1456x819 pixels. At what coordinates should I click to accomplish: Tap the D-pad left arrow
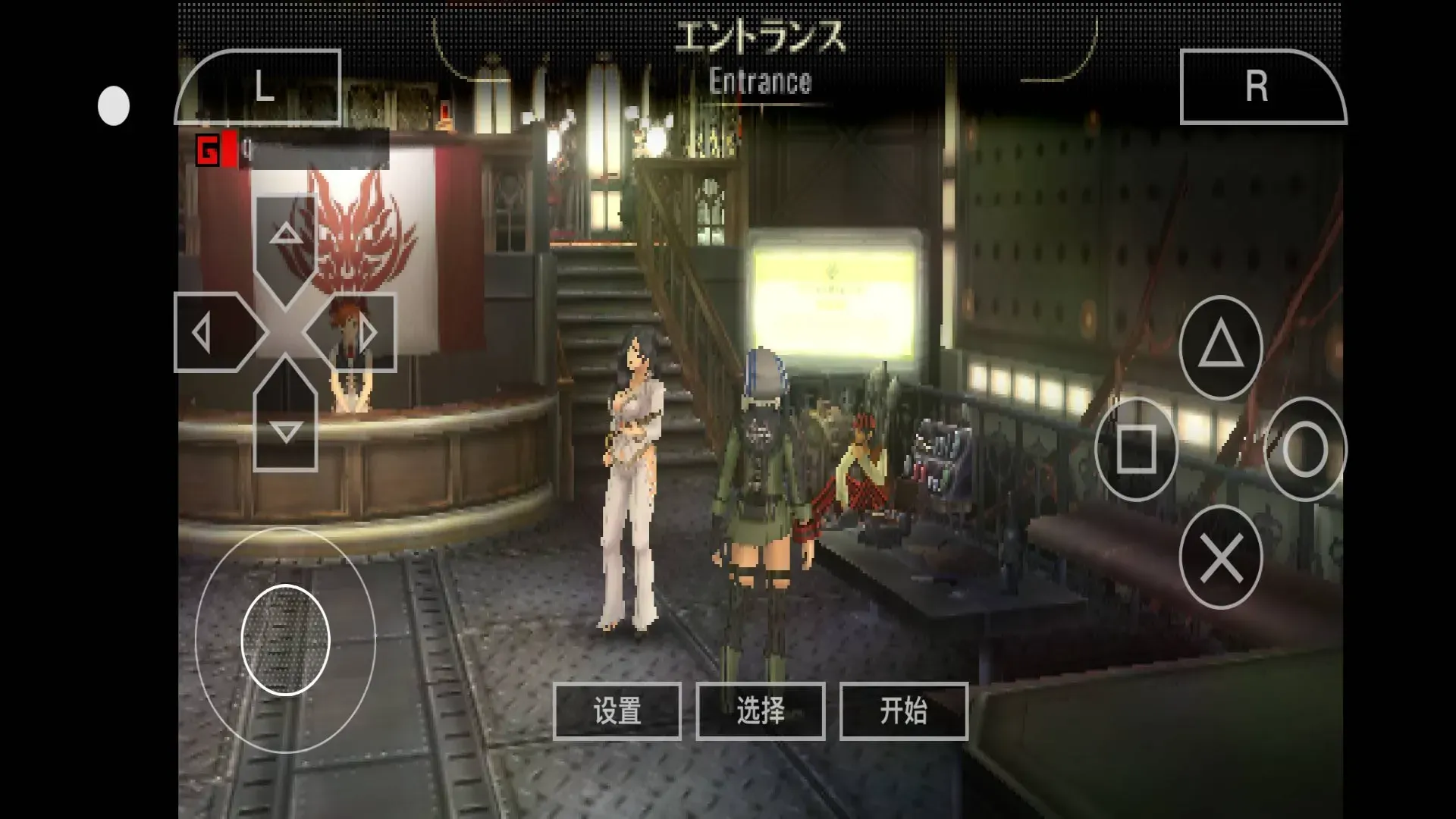[208, 333]
